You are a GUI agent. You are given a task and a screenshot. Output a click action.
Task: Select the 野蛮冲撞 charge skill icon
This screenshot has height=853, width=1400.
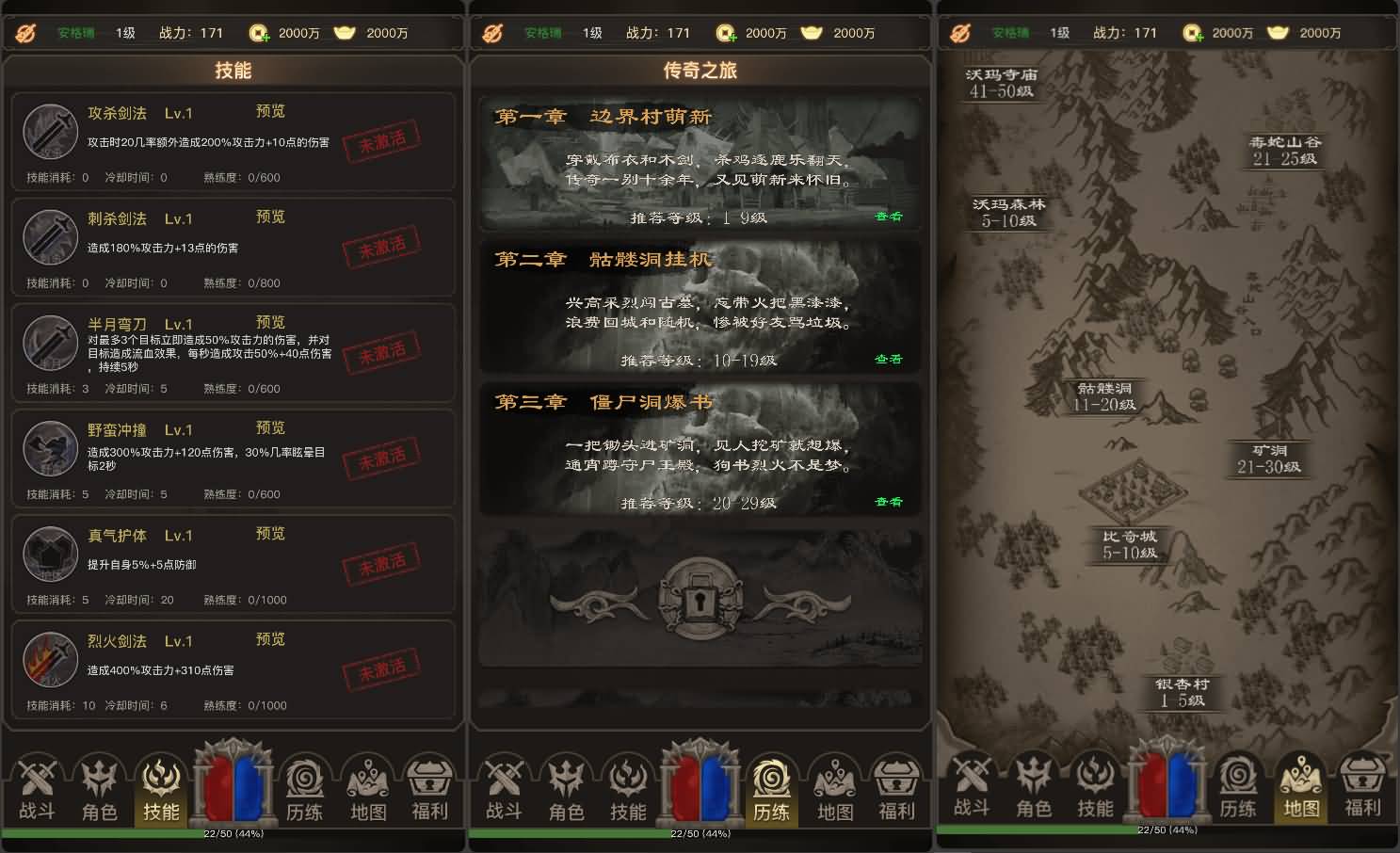[49, 449]
